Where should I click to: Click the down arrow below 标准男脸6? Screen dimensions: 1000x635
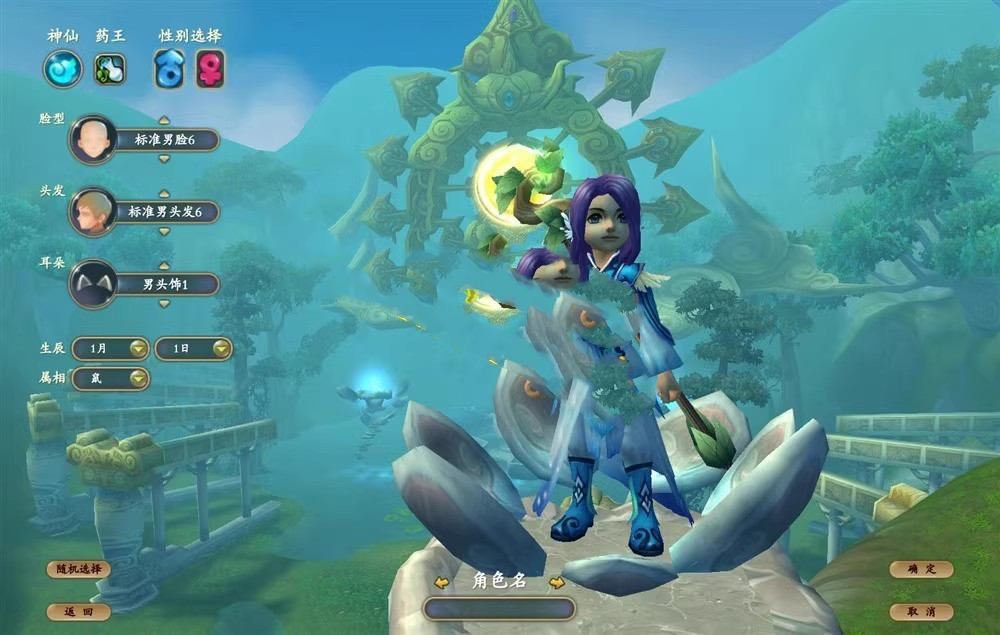click(x=164, y=158)
